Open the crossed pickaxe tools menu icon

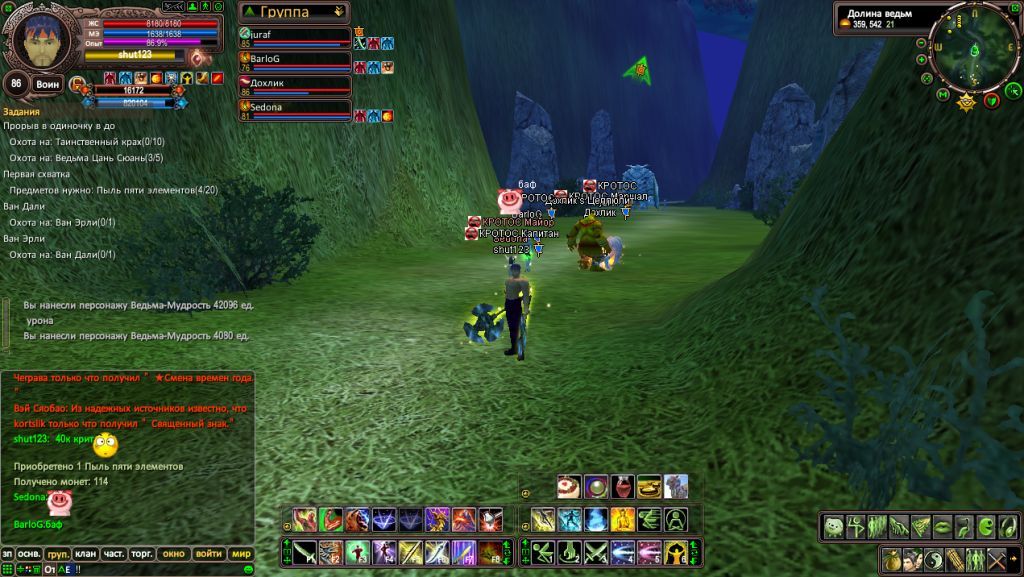997,560
